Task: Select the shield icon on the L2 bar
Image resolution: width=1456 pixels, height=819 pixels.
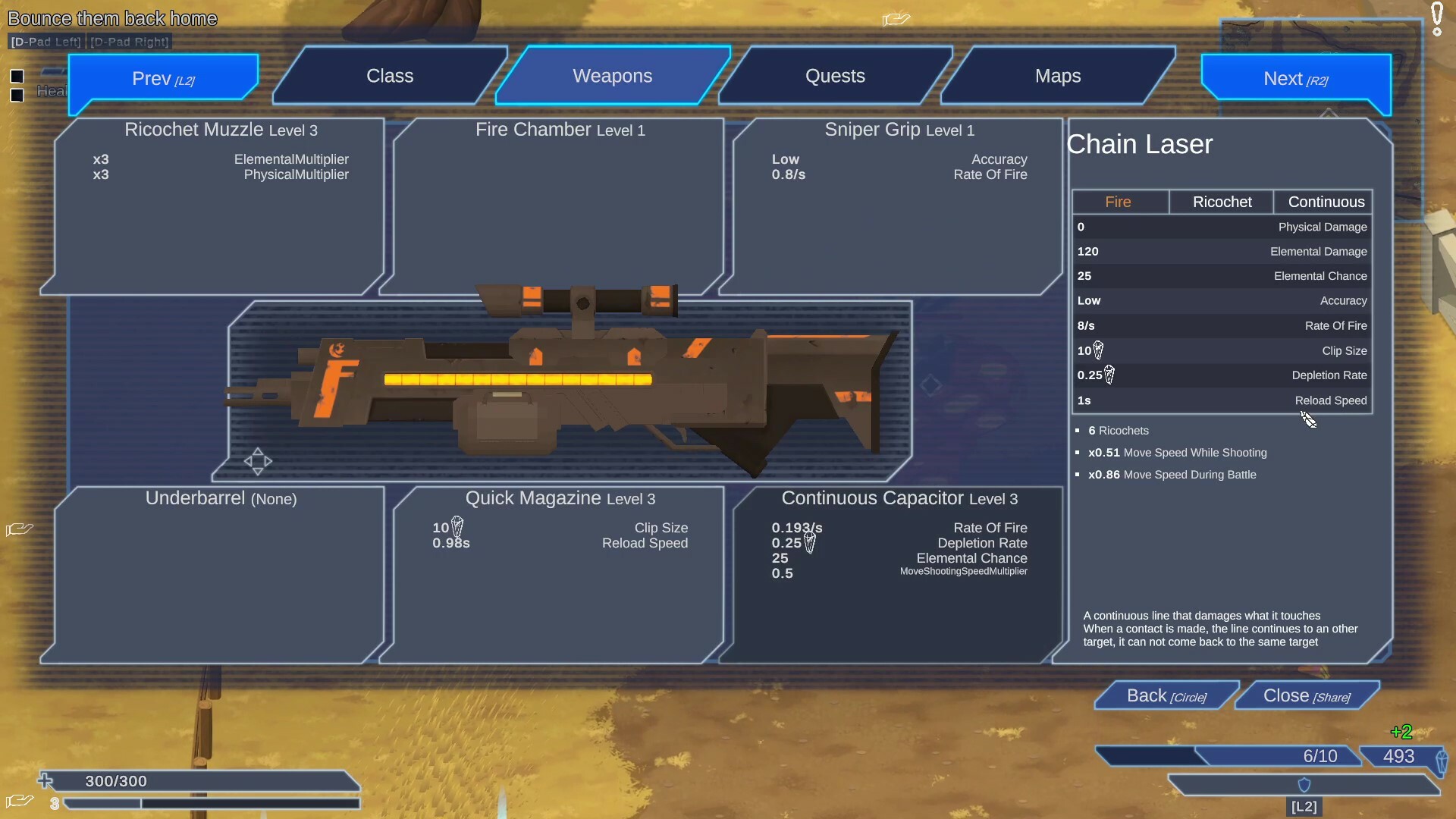Action: (x=1304, y=785)
